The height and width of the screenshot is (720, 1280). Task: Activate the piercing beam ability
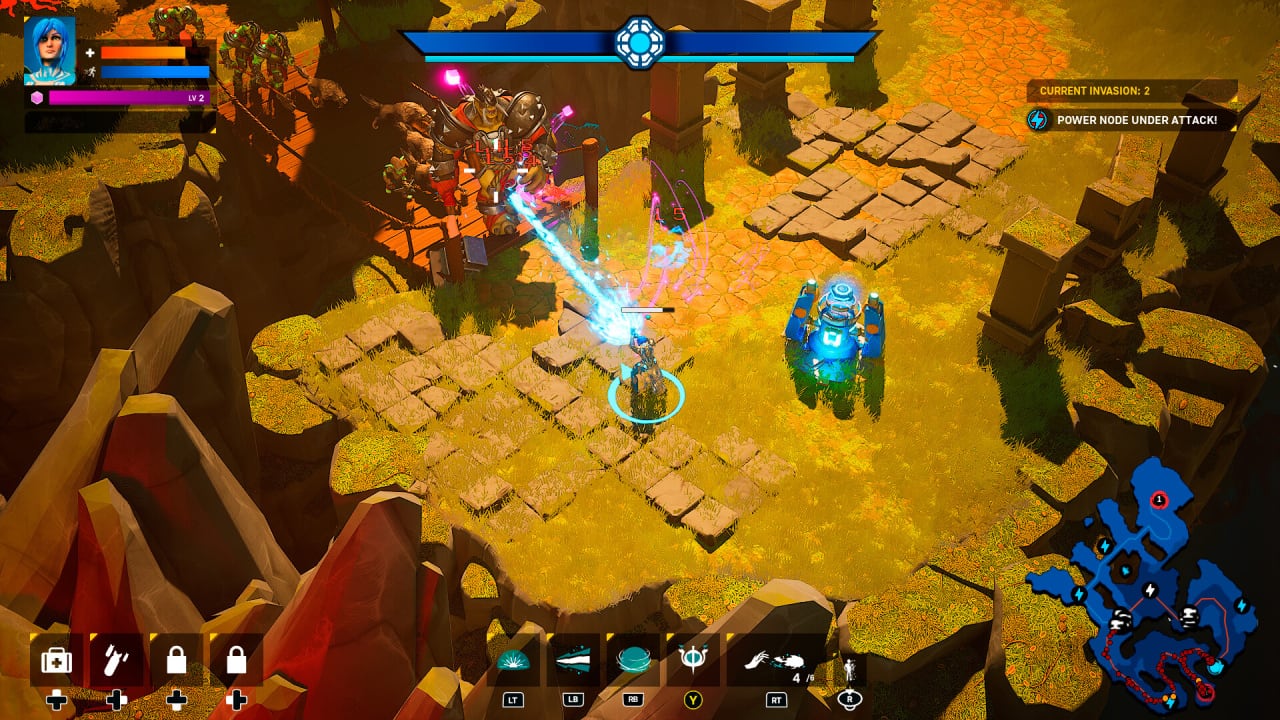(574, 660)
